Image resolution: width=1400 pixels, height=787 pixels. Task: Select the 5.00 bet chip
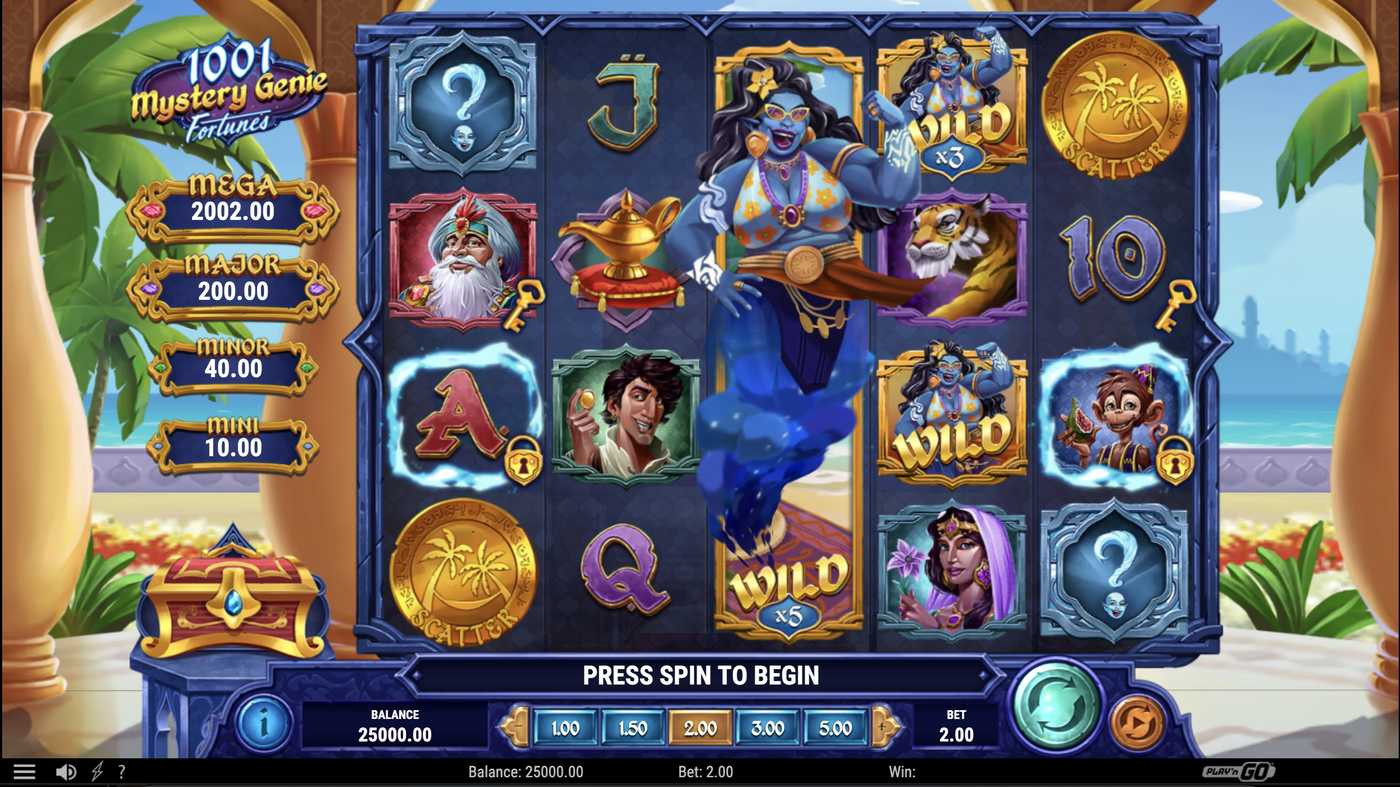pyautogui.click(x=835, y=729)
